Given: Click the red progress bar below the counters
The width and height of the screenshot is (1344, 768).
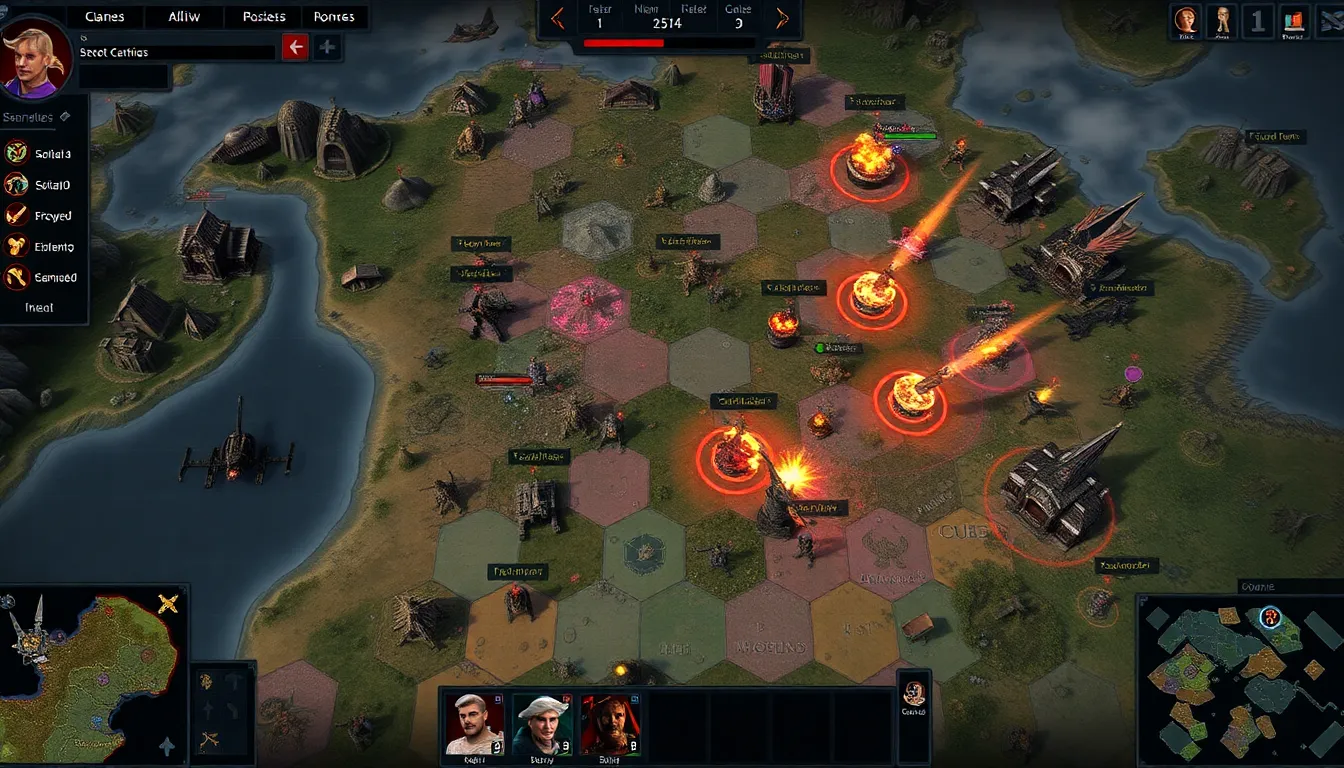Looking at the screenshot, I should tap(625, 43).
